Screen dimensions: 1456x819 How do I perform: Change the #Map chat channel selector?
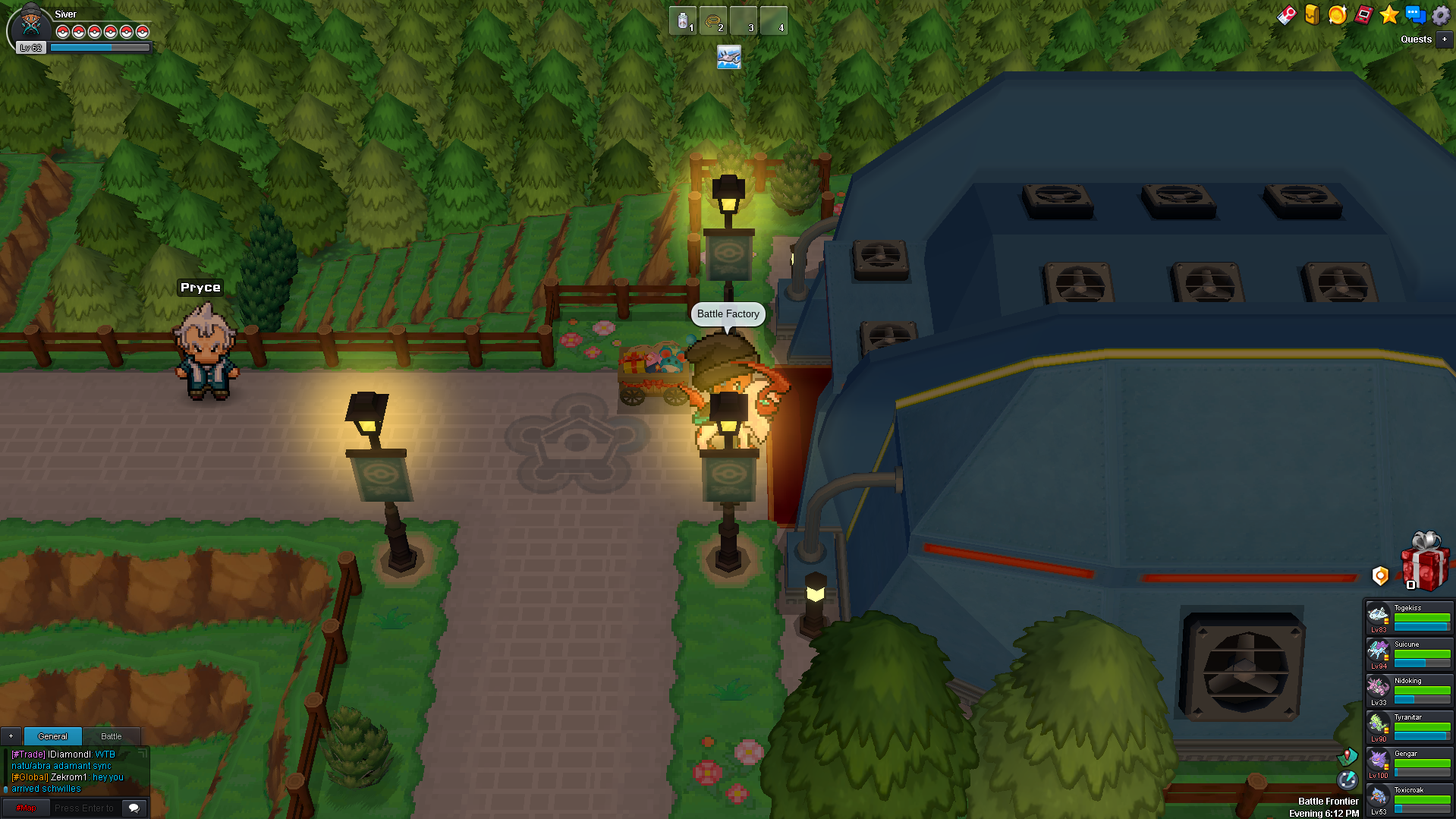tap(26, 808)
